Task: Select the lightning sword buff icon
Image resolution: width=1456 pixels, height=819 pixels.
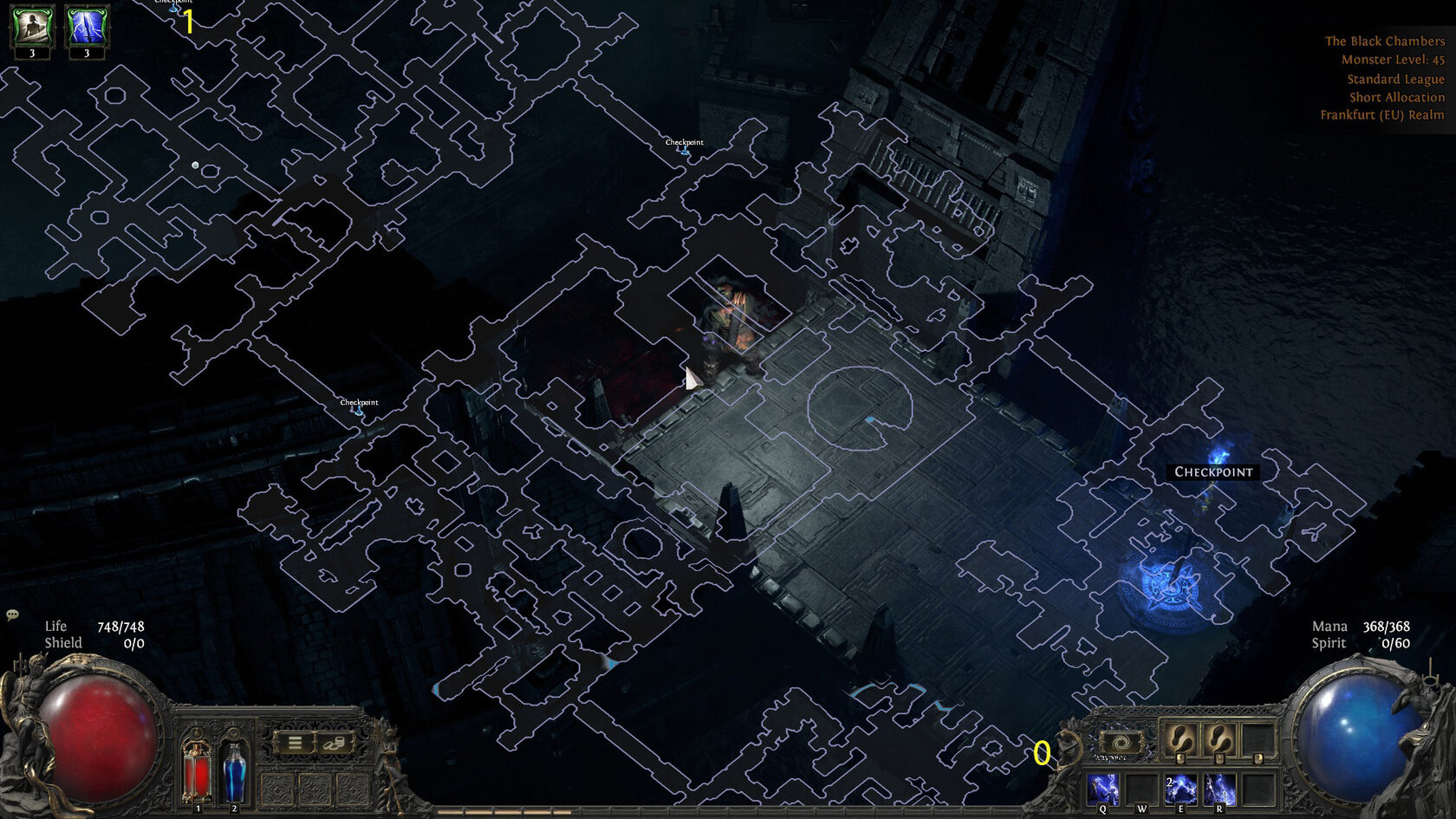Action: (x=86, y=27)
